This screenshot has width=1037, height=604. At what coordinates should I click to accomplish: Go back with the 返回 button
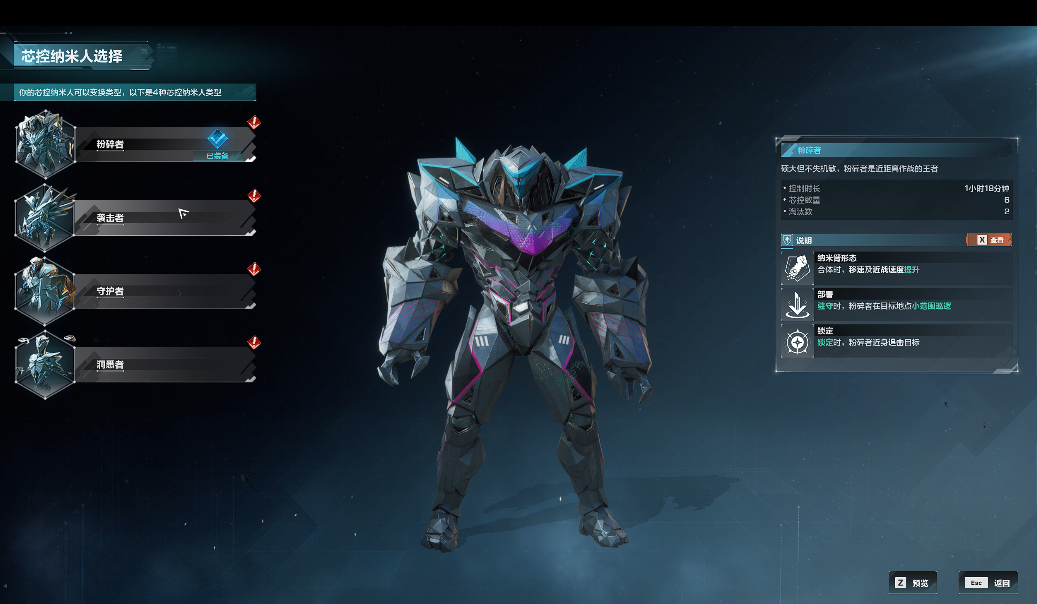coord(987,582)
